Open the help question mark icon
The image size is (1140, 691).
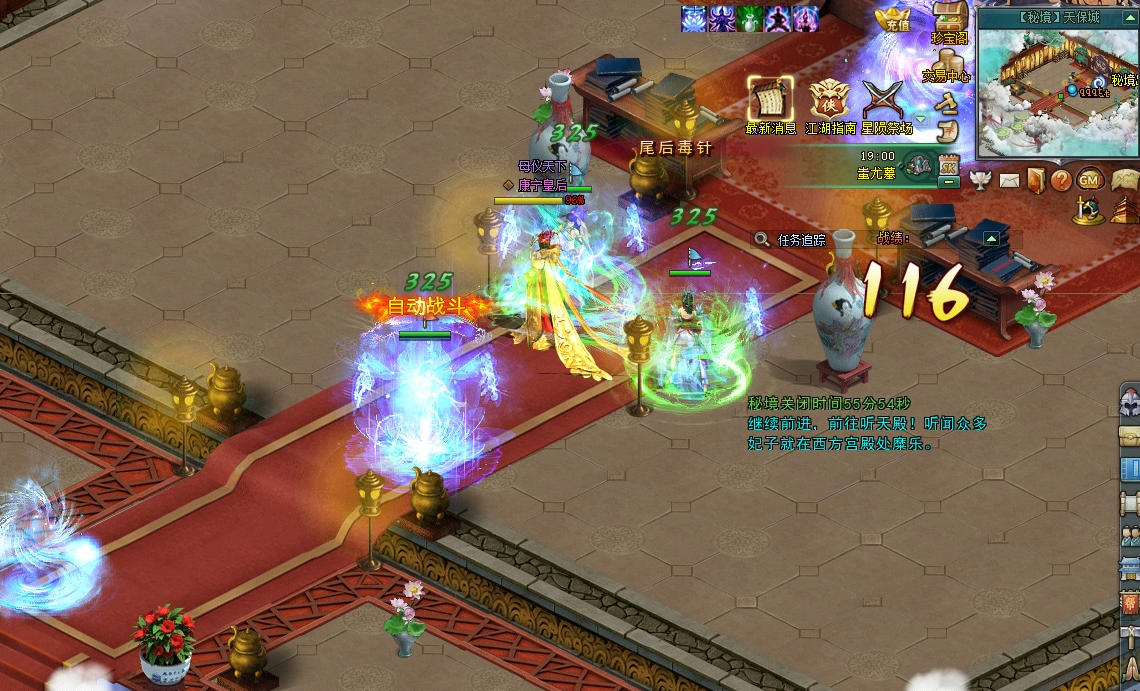click(x=1061, y=180)
